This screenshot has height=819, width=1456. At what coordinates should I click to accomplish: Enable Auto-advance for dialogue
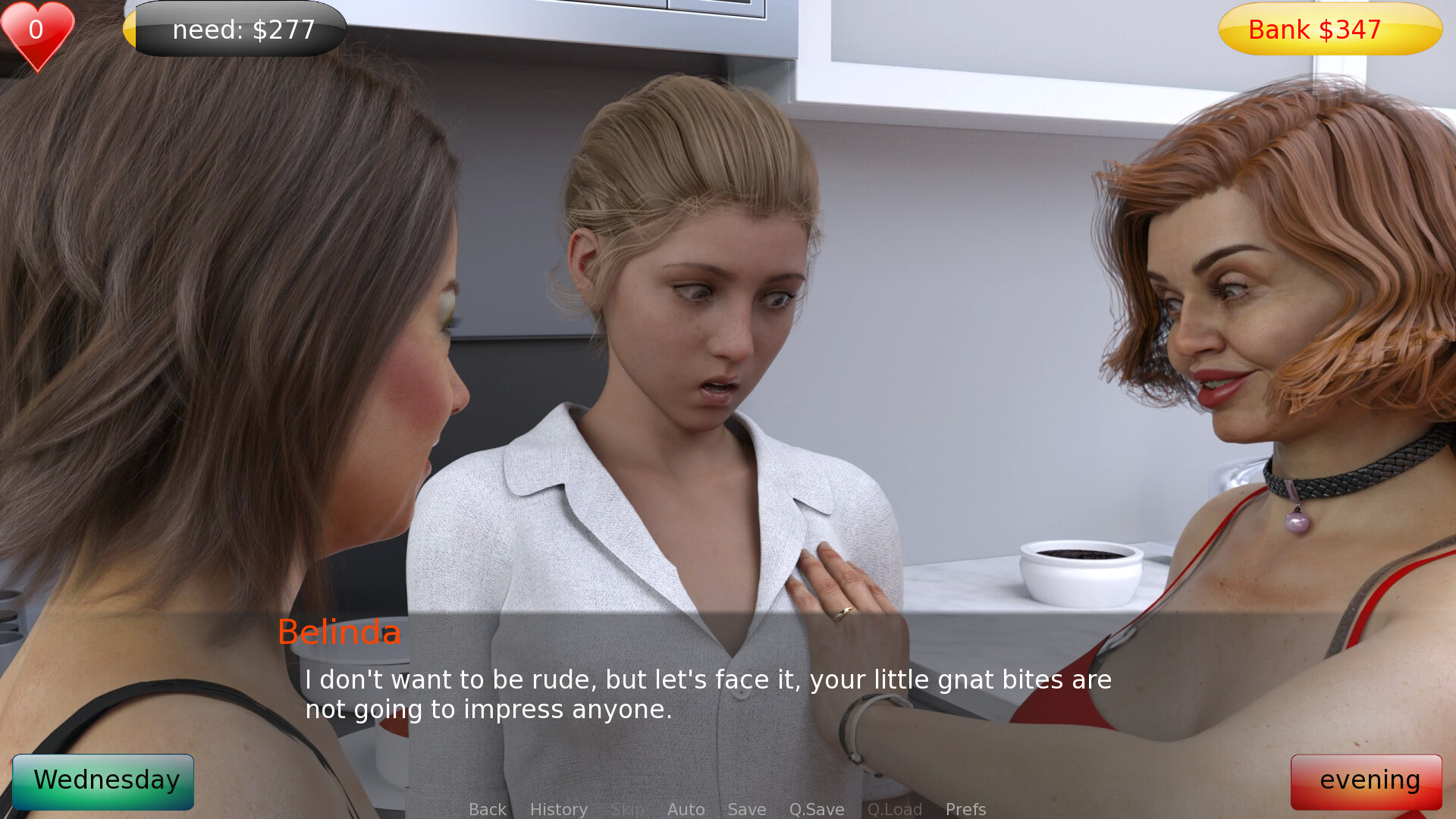coord(686,809)
